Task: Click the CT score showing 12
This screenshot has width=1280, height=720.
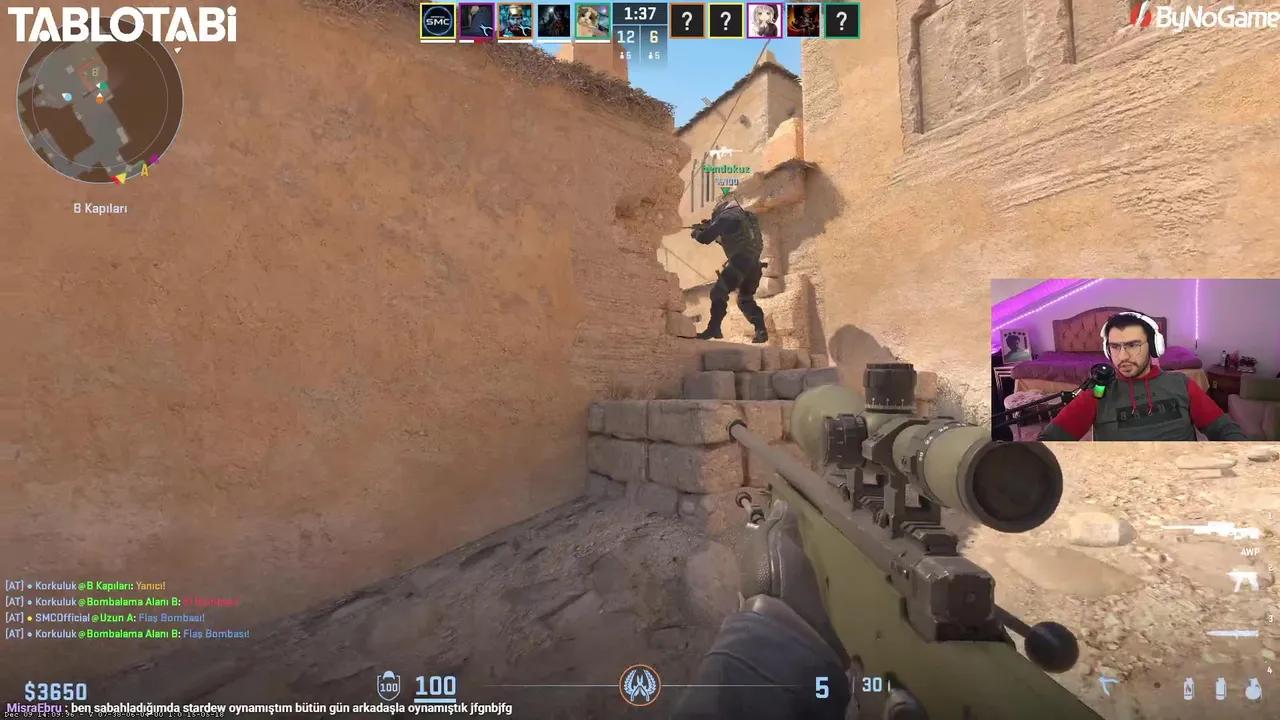Action: click(624, 36)
